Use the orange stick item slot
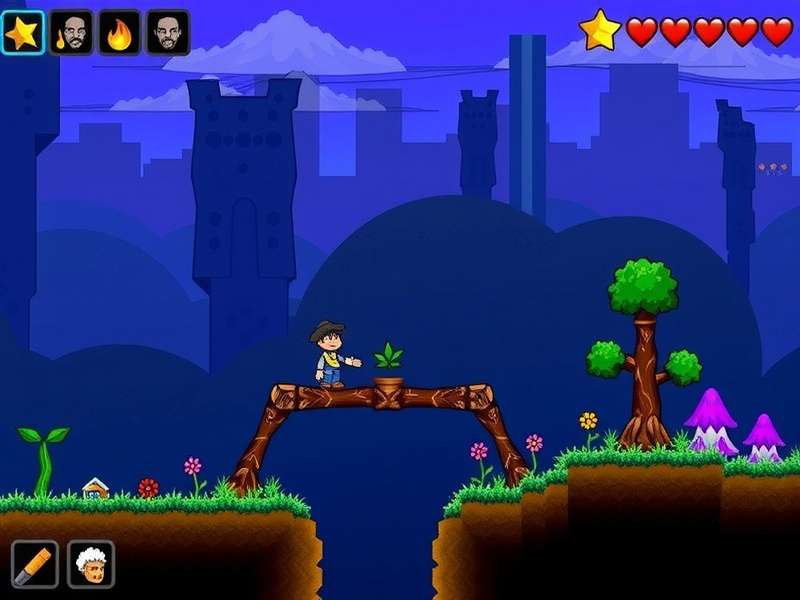 [35, 564]
